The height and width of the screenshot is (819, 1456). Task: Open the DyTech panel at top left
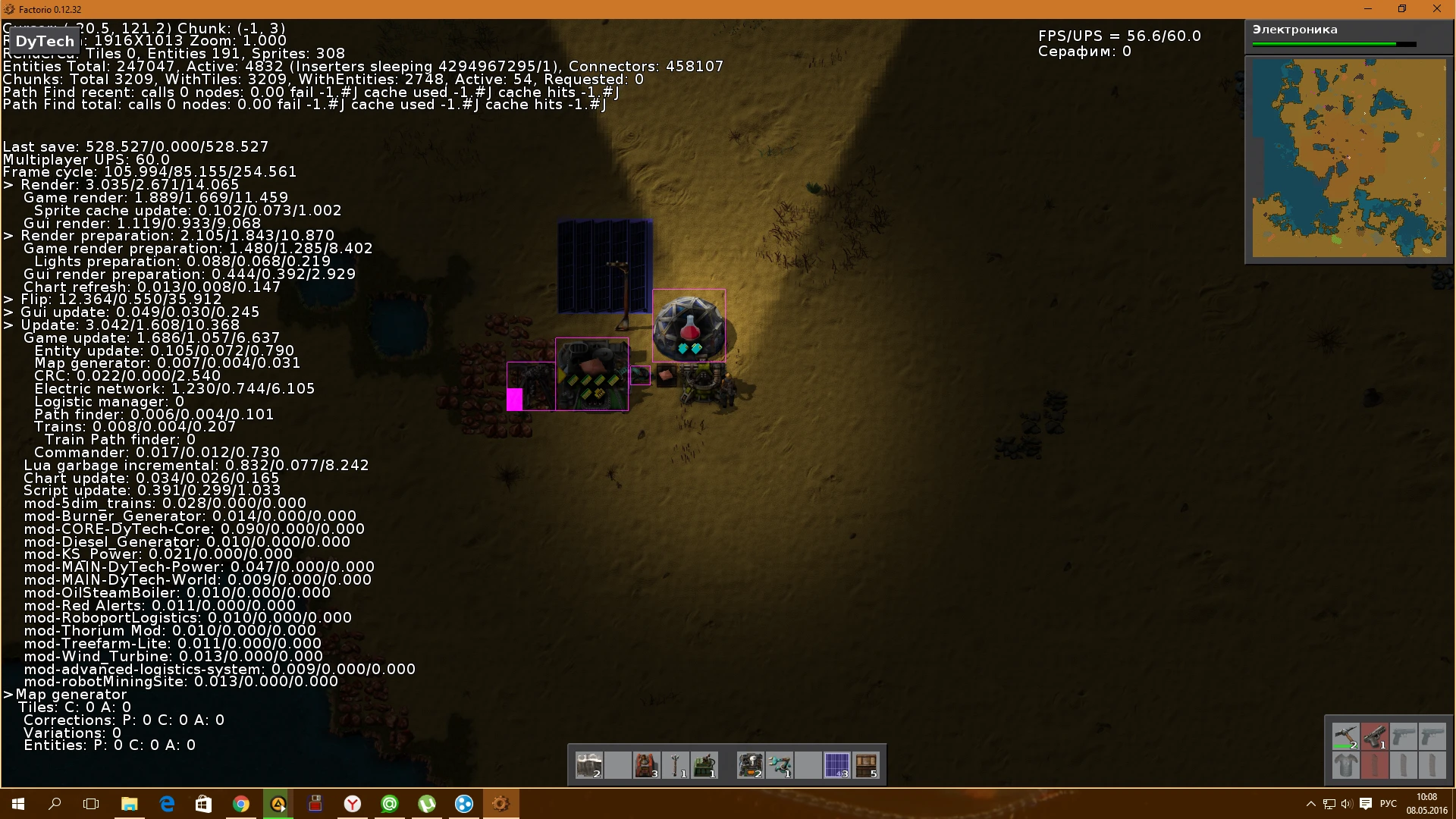(43, 41)
